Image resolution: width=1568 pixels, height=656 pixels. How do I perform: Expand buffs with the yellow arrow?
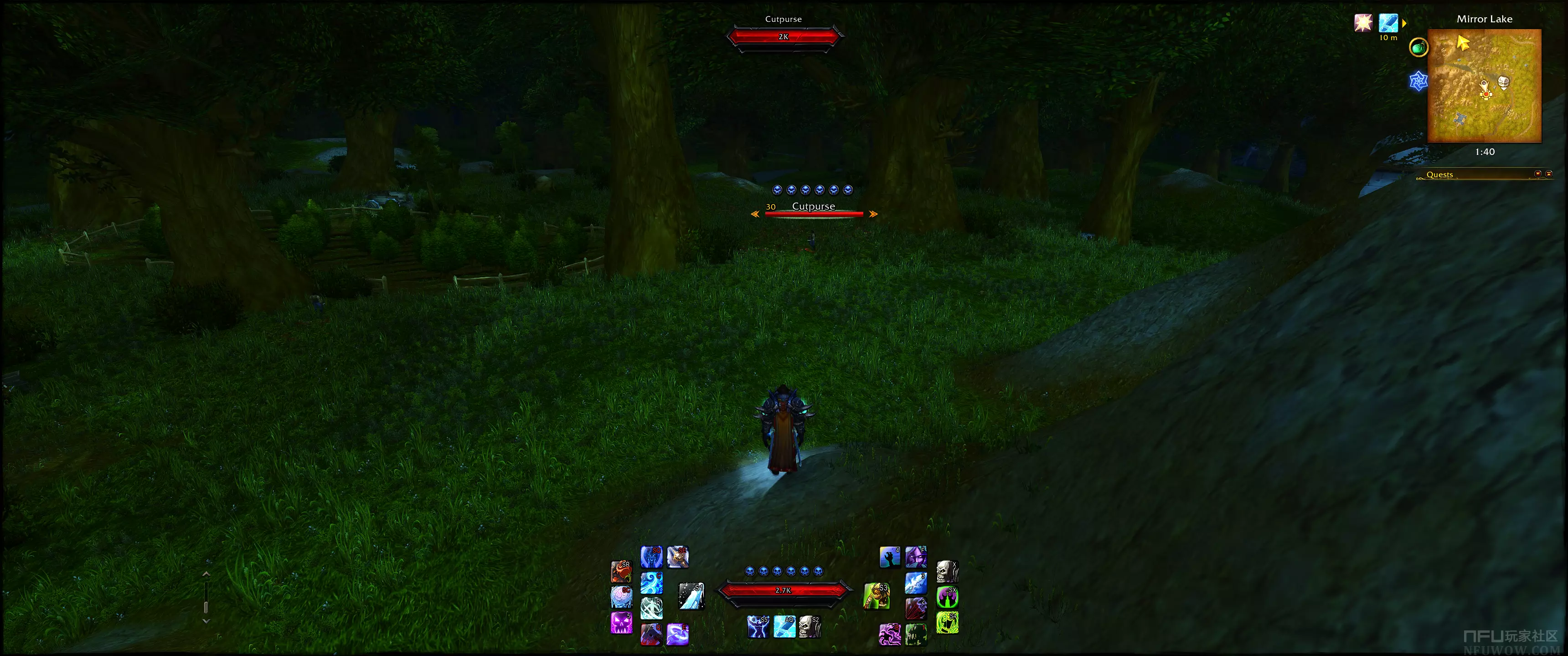point(1404,23)
